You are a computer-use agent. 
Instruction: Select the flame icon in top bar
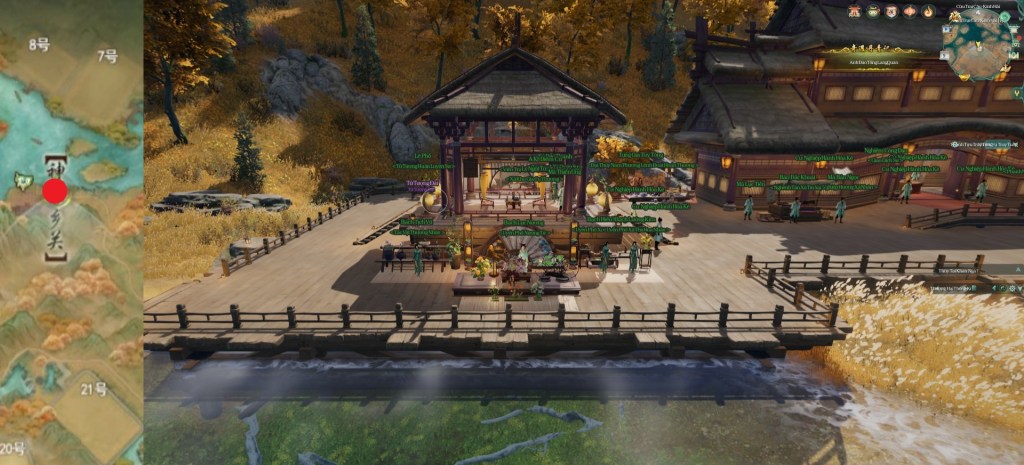928,12
